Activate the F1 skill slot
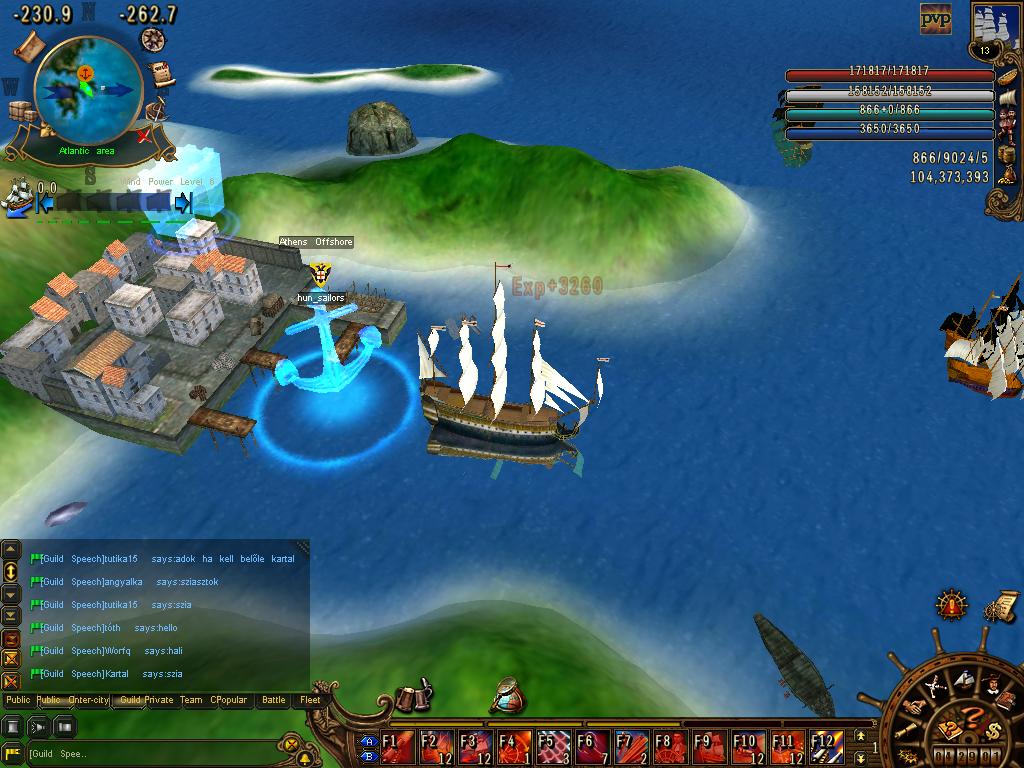Viewport: 1024px width, 768px height. click(397, 747)
